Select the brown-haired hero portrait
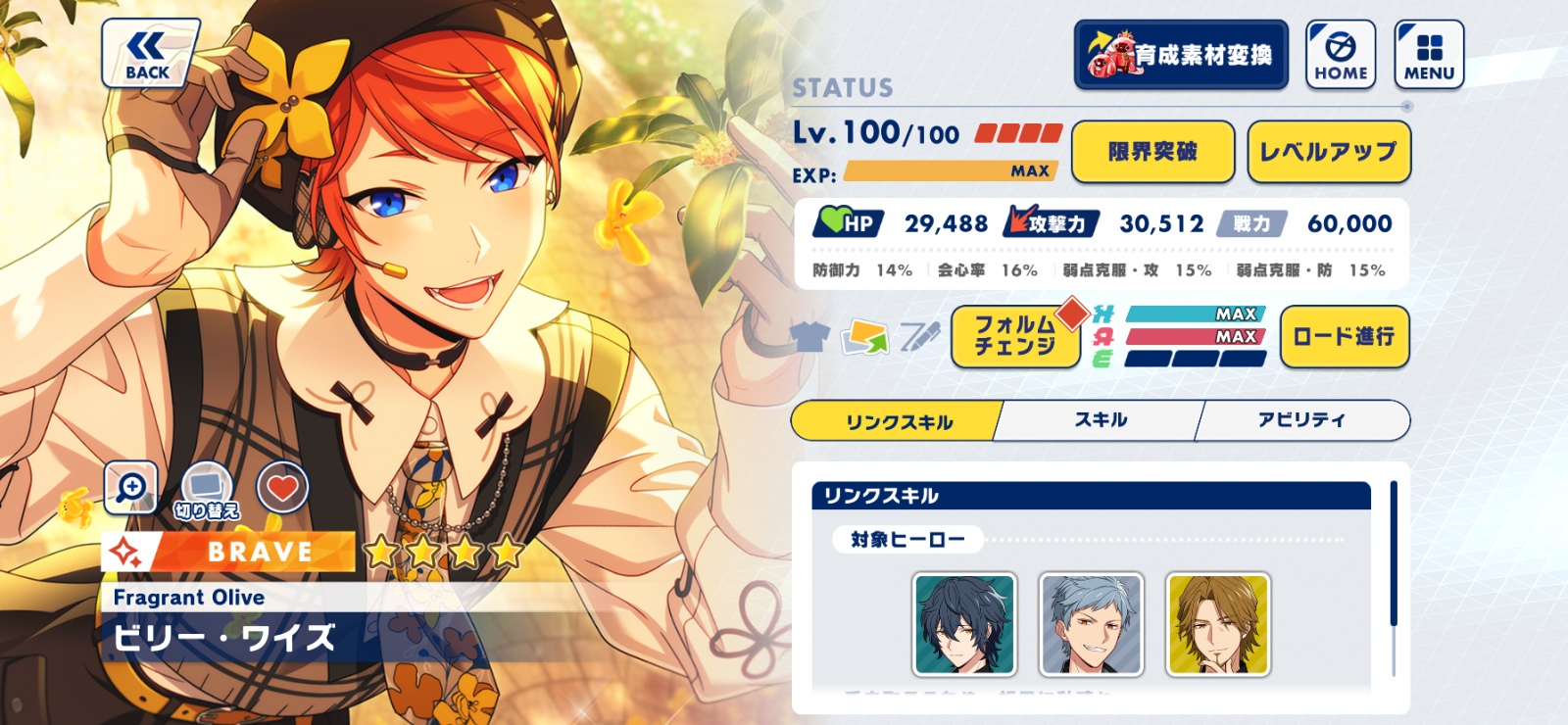The height and width of the screenshot is (725, 1568). [x=1218, y=625]
